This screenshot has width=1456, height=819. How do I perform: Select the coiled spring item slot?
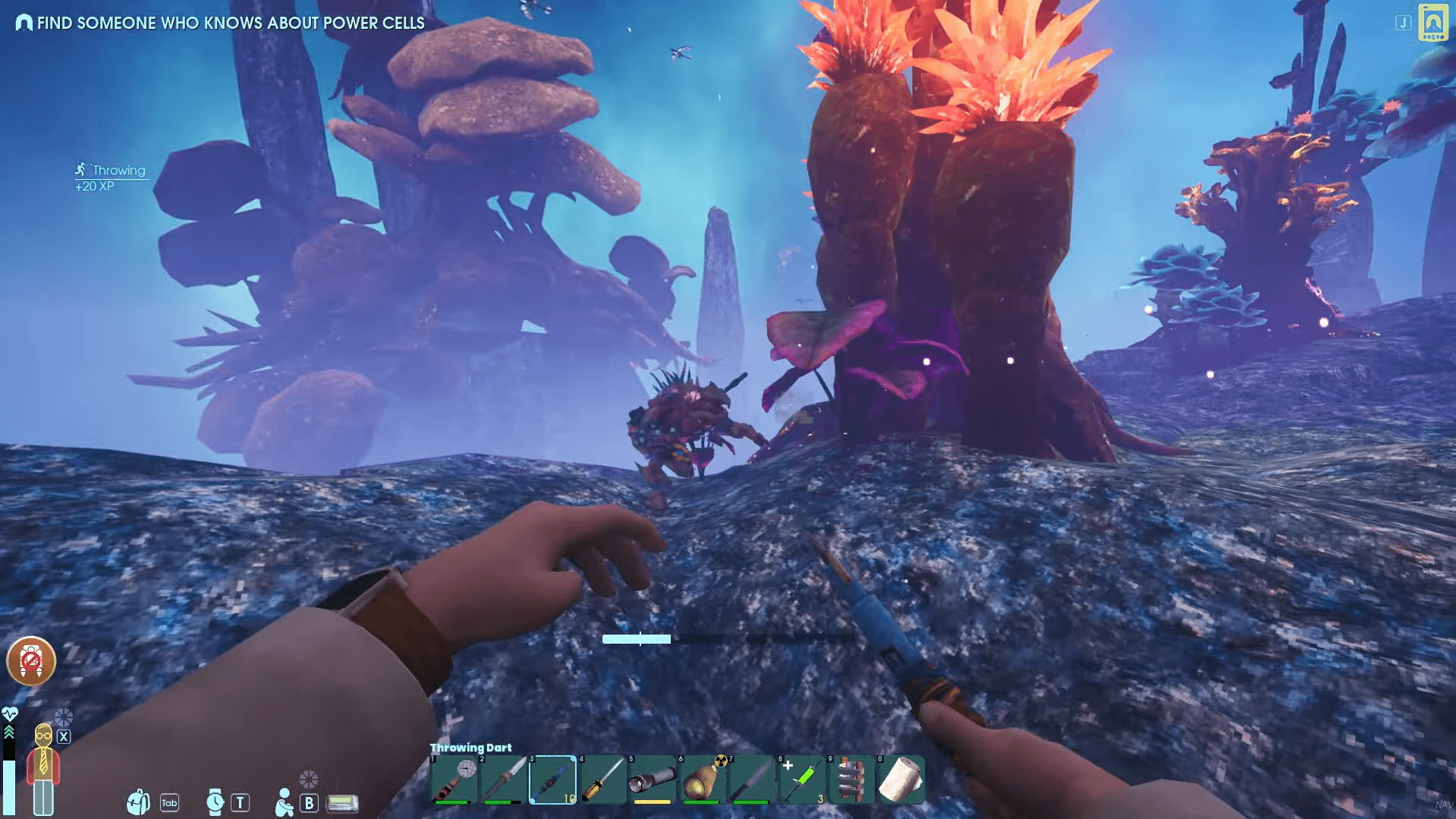pos(851,779)
